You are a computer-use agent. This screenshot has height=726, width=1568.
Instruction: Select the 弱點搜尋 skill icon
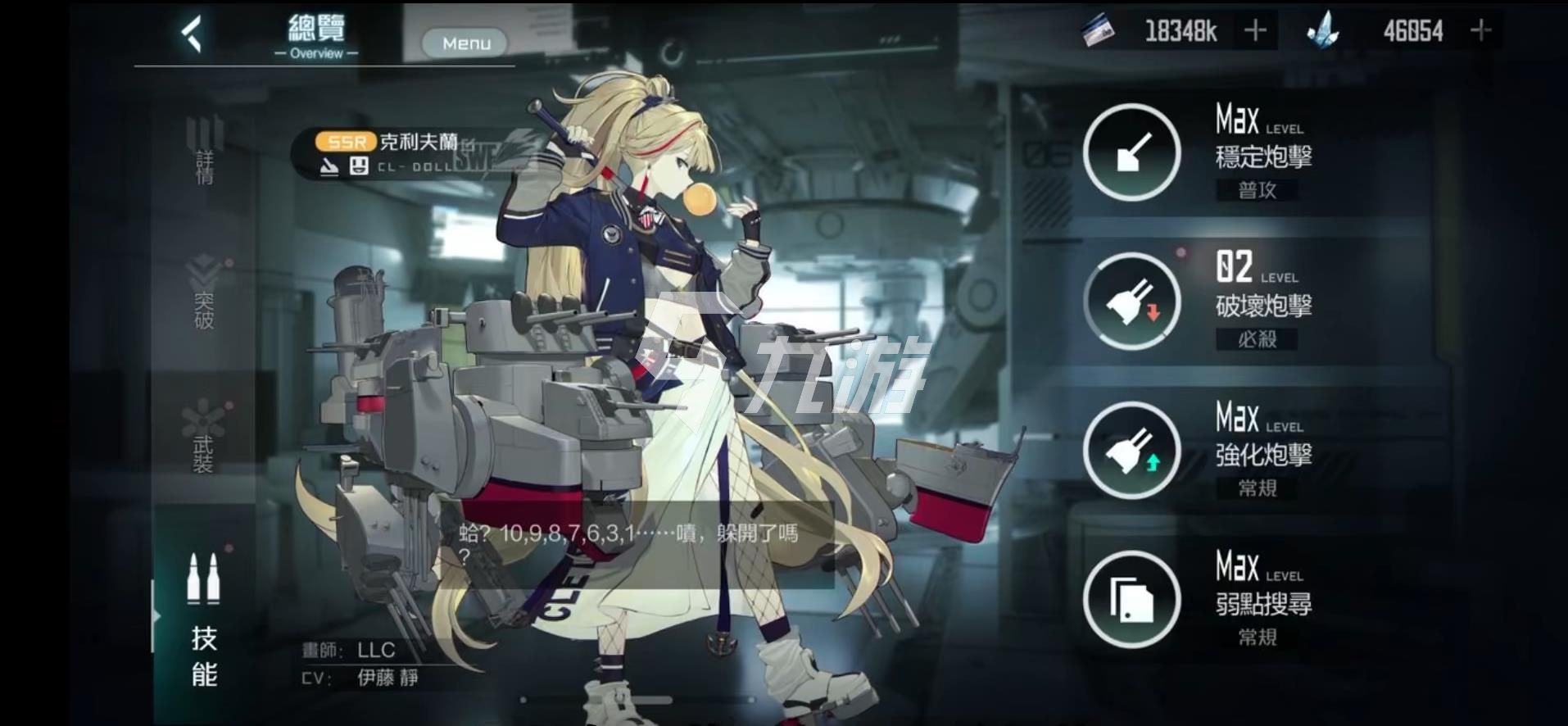coord(1131,600)
